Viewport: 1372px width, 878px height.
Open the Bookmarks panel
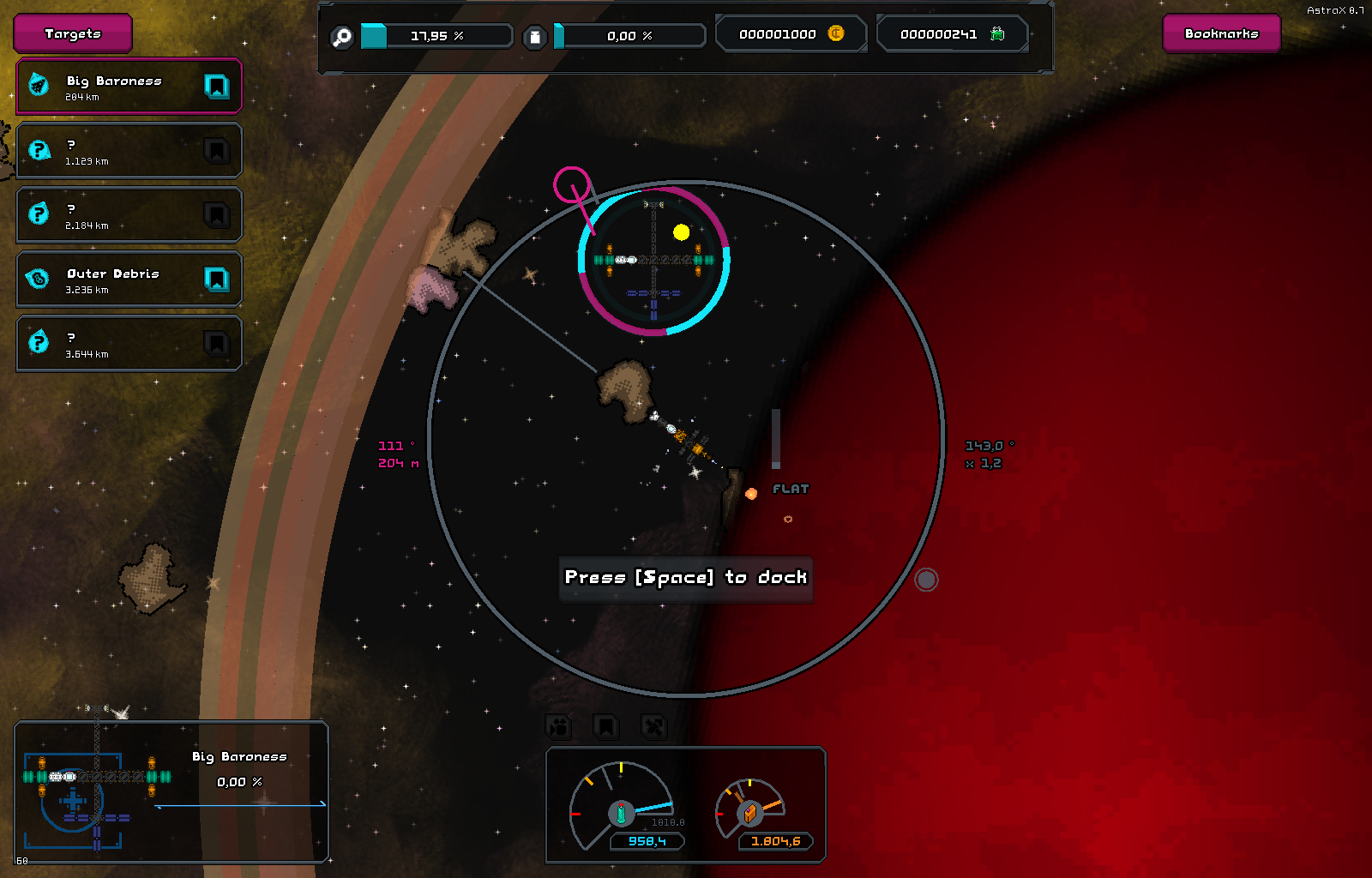click(x=1221, y=33)
